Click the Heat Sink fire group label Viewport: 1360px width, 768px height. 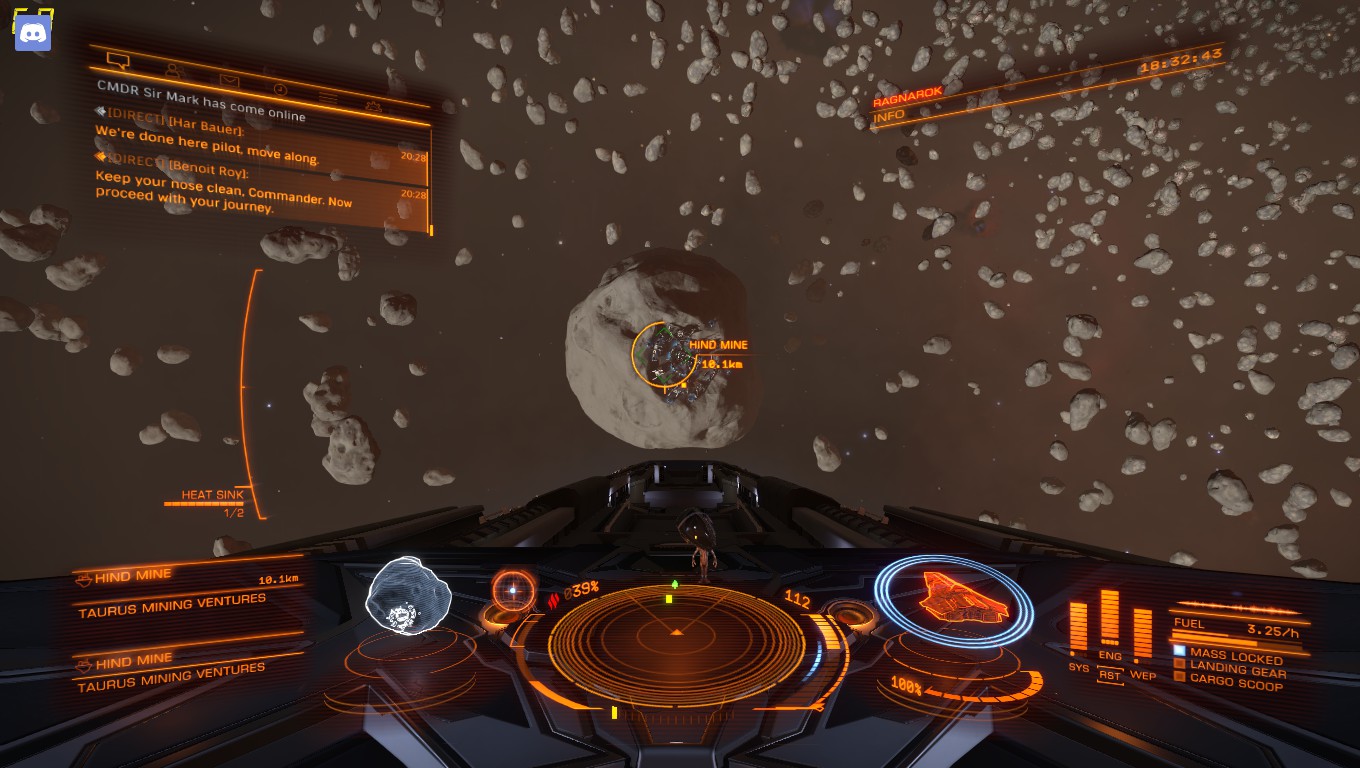[212, 495]
